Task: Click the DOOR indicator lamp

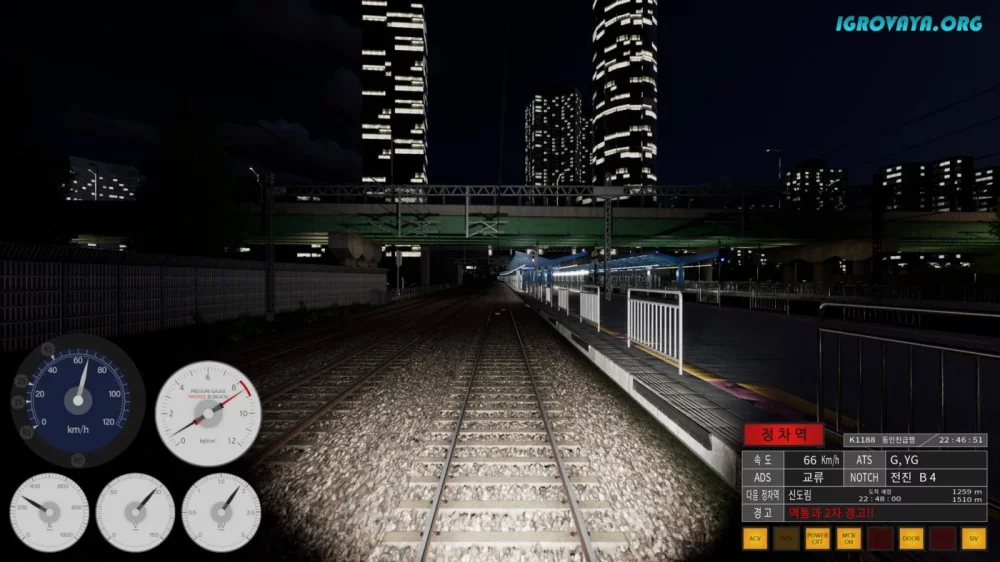Action: pos(911,539)
